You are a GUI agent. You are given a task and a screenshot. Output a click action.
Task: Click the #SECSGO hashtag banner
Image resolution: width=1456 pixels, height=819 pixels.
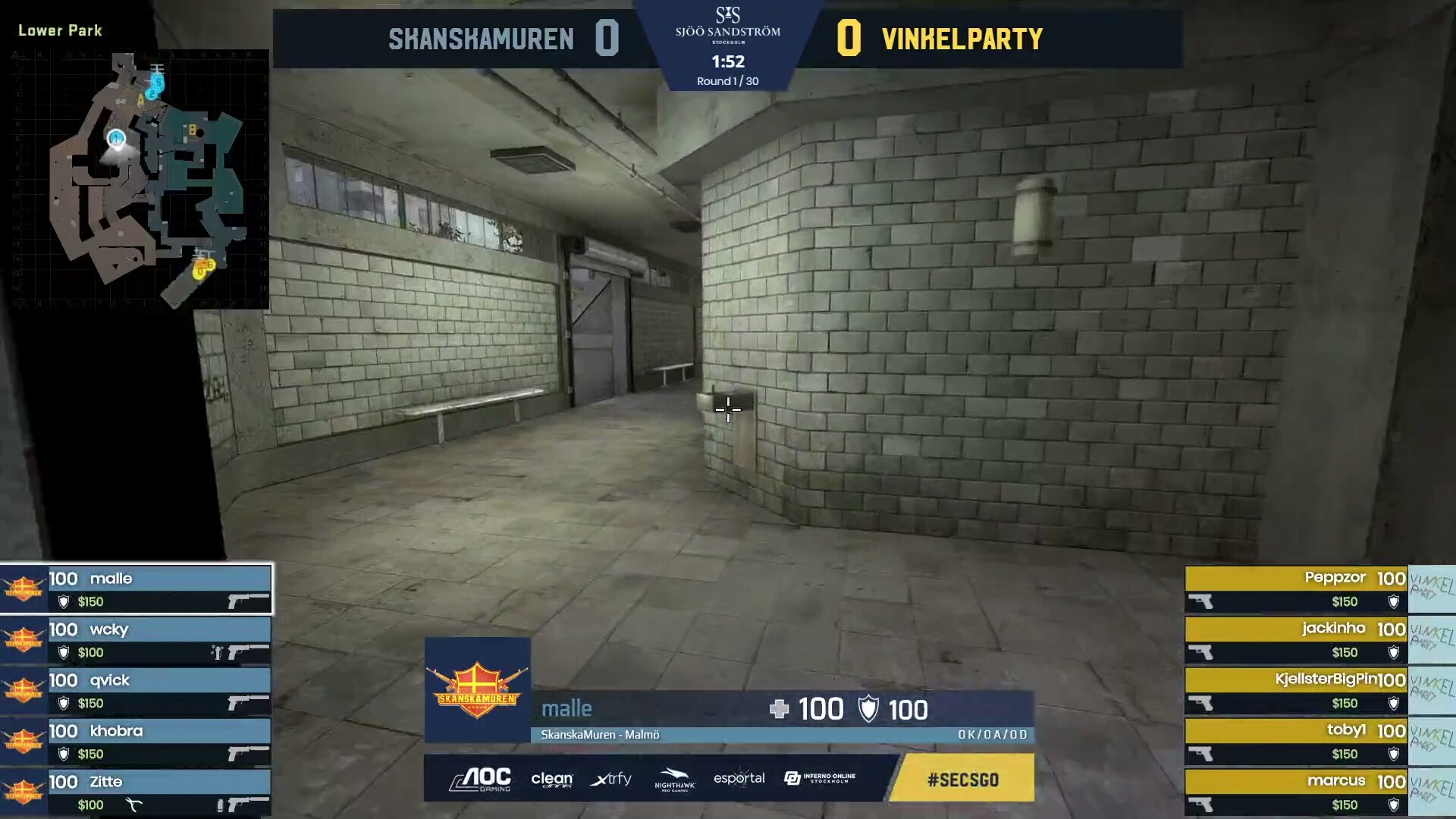(x=962, y=779)
